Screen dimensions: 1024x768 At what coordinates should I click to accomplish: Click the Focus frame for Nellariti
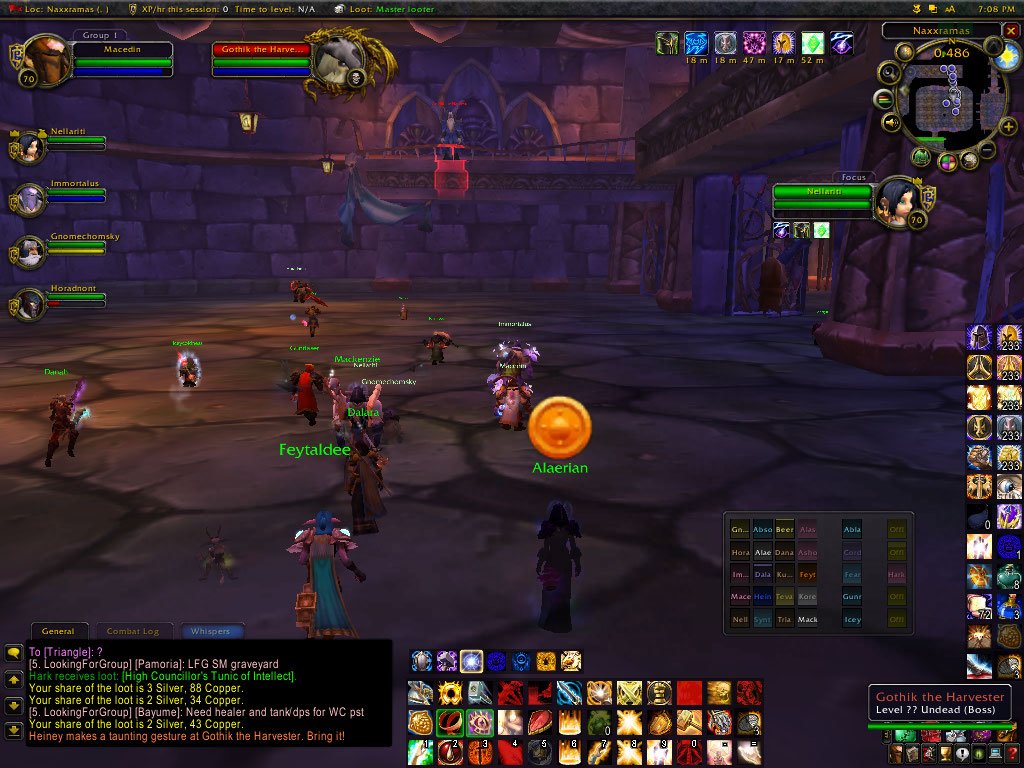822,197
